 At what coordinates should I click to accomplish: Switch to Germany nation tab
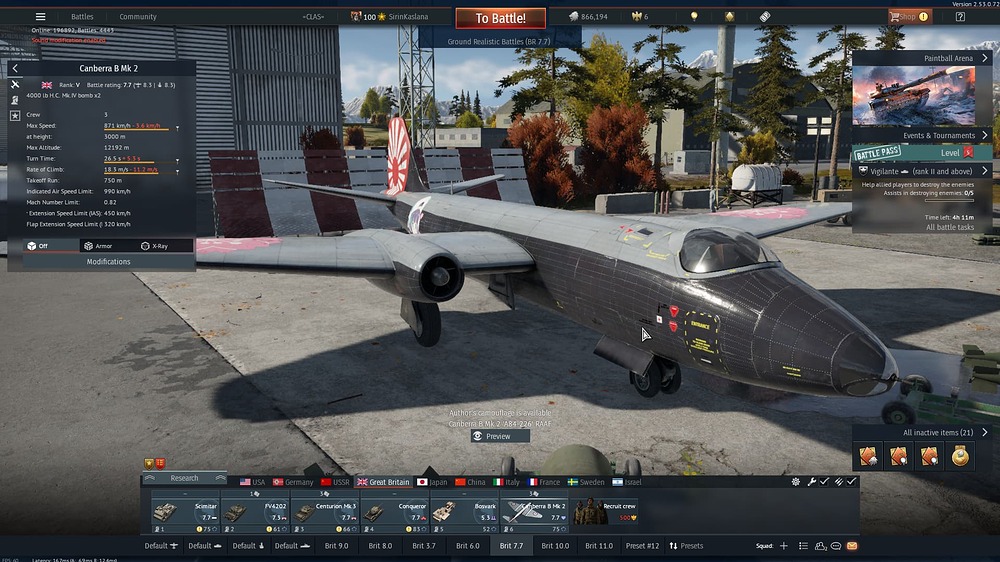tap(293, 482)
